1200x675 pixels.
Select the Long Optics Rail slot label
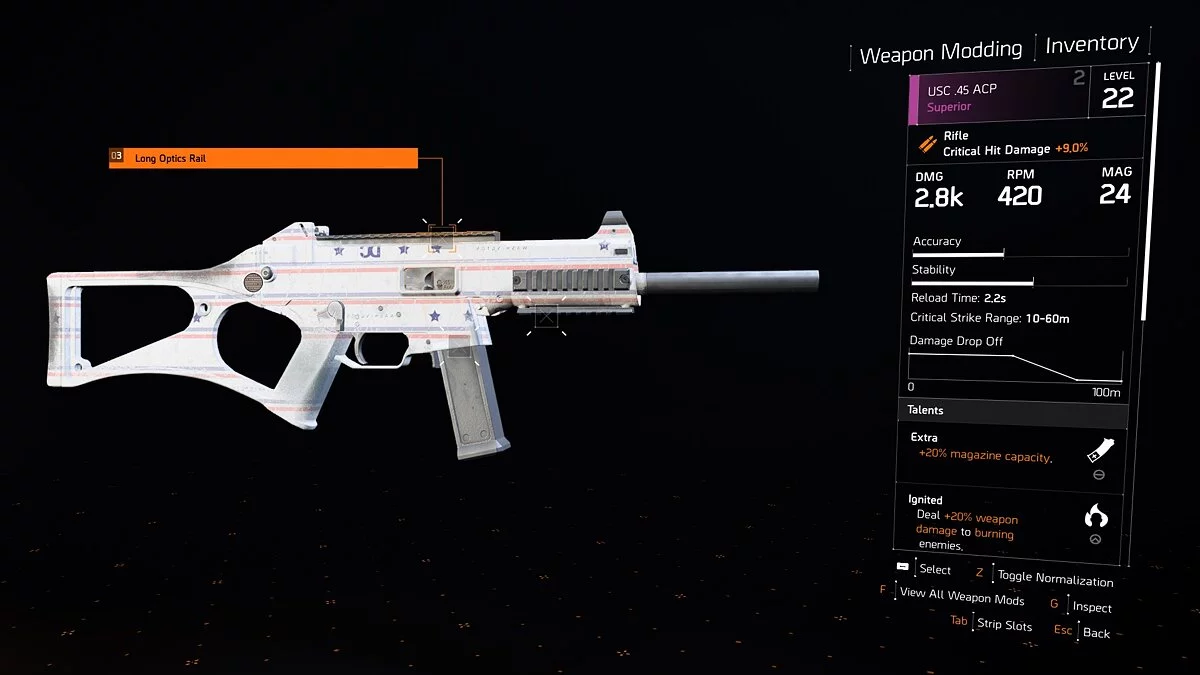pyautogui.click(x=263, y=158)
